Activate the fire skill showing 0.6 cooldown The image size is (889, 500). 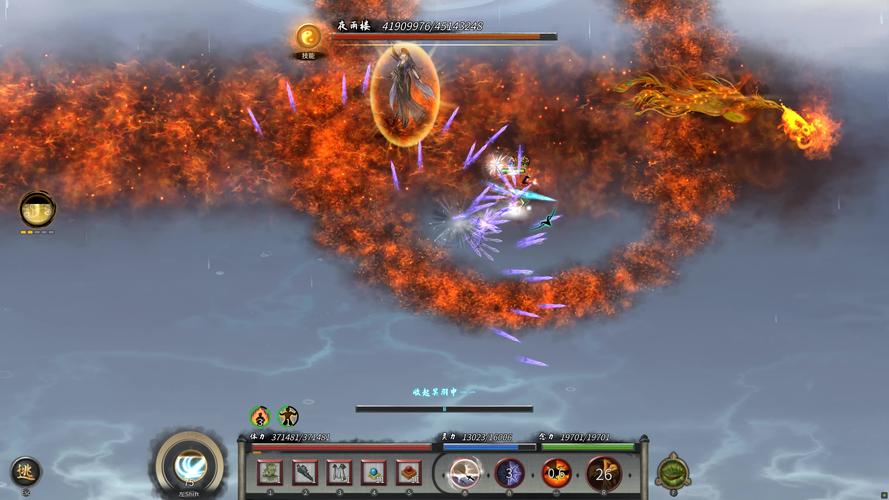(x=556, y=473)
